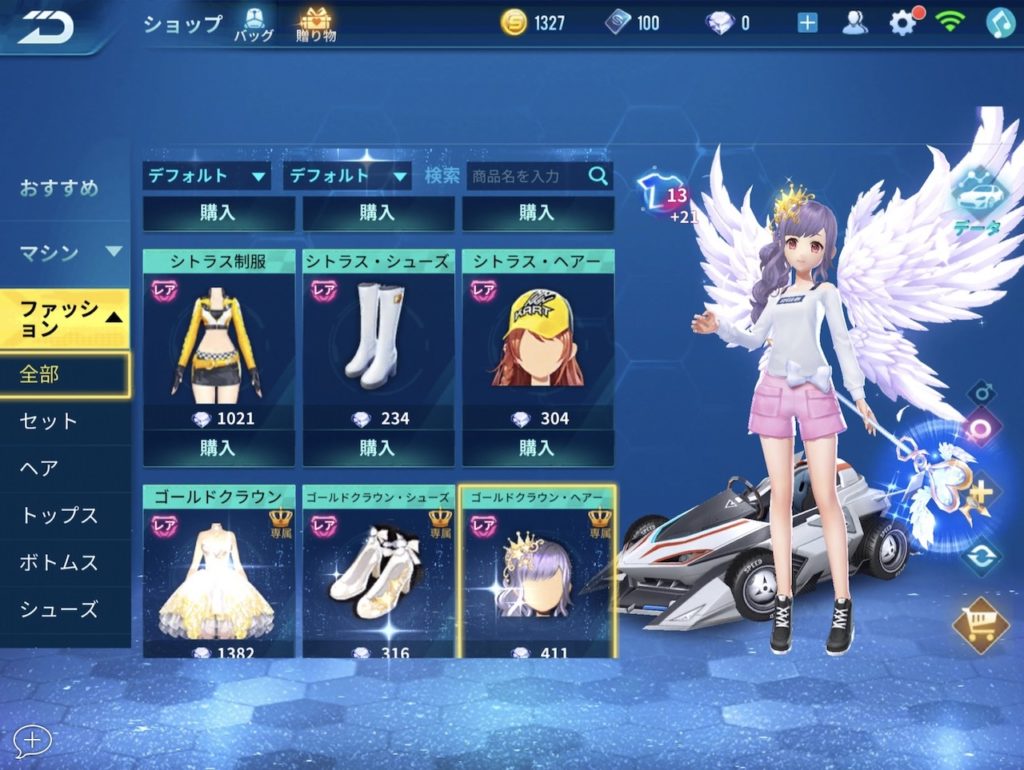
Task: Expand the マシン category
Action: pos(65,252)
